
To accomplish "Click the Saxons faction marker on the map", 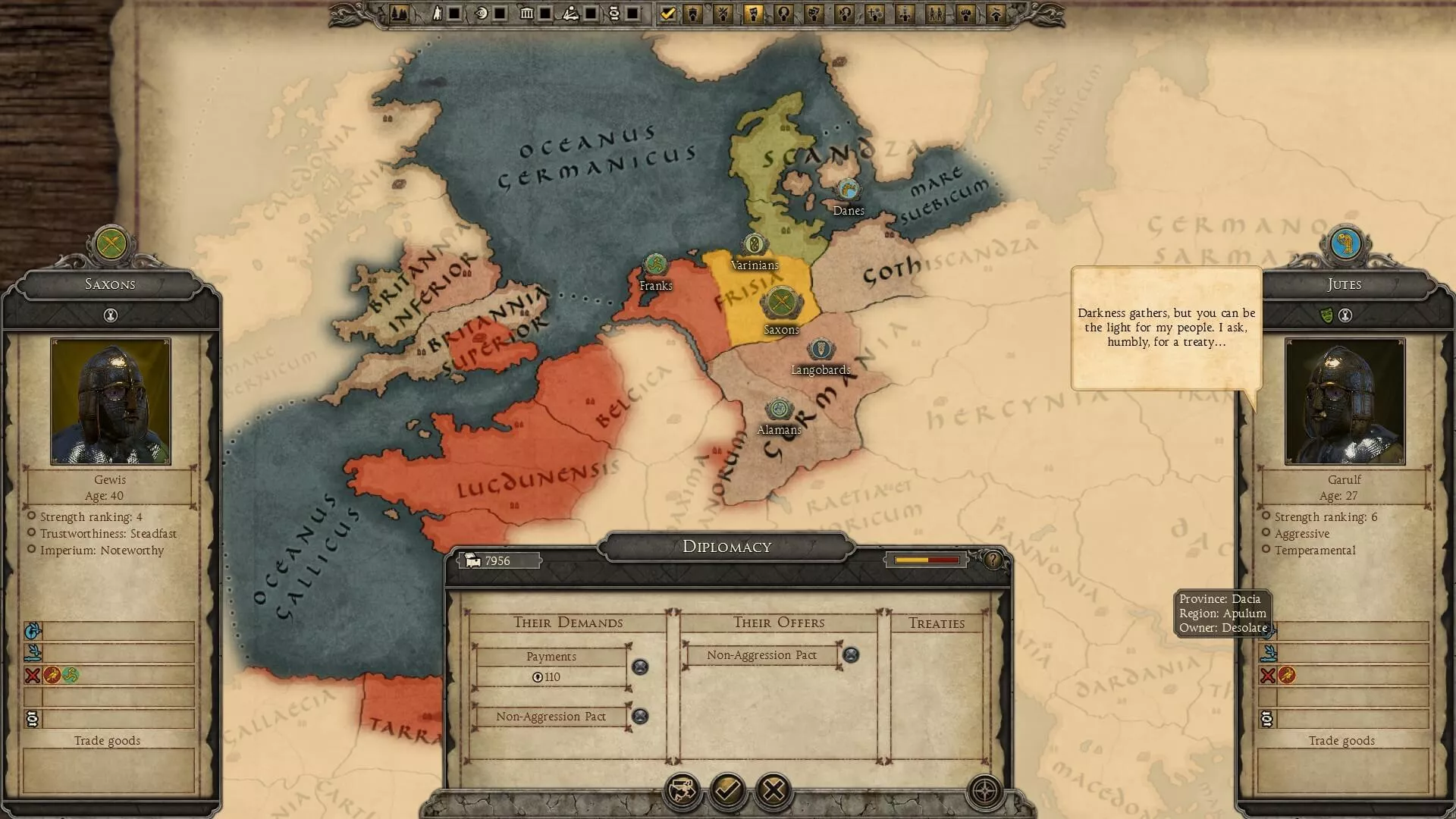I will pyautogui.click(x=780, y=303).
